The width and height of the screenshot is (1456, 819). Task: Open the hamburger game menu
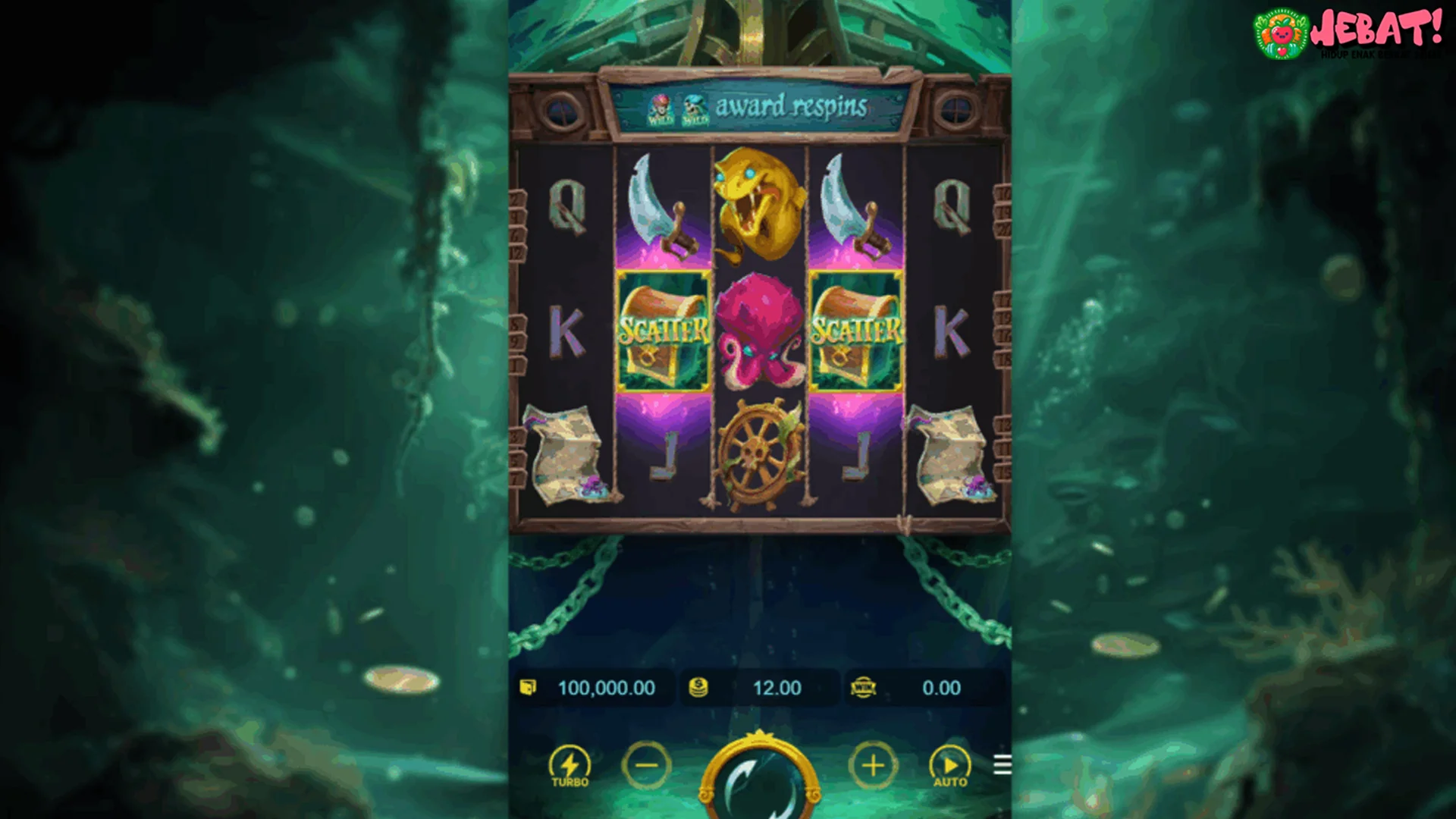pyautogui.click(x=1001, y=766)
